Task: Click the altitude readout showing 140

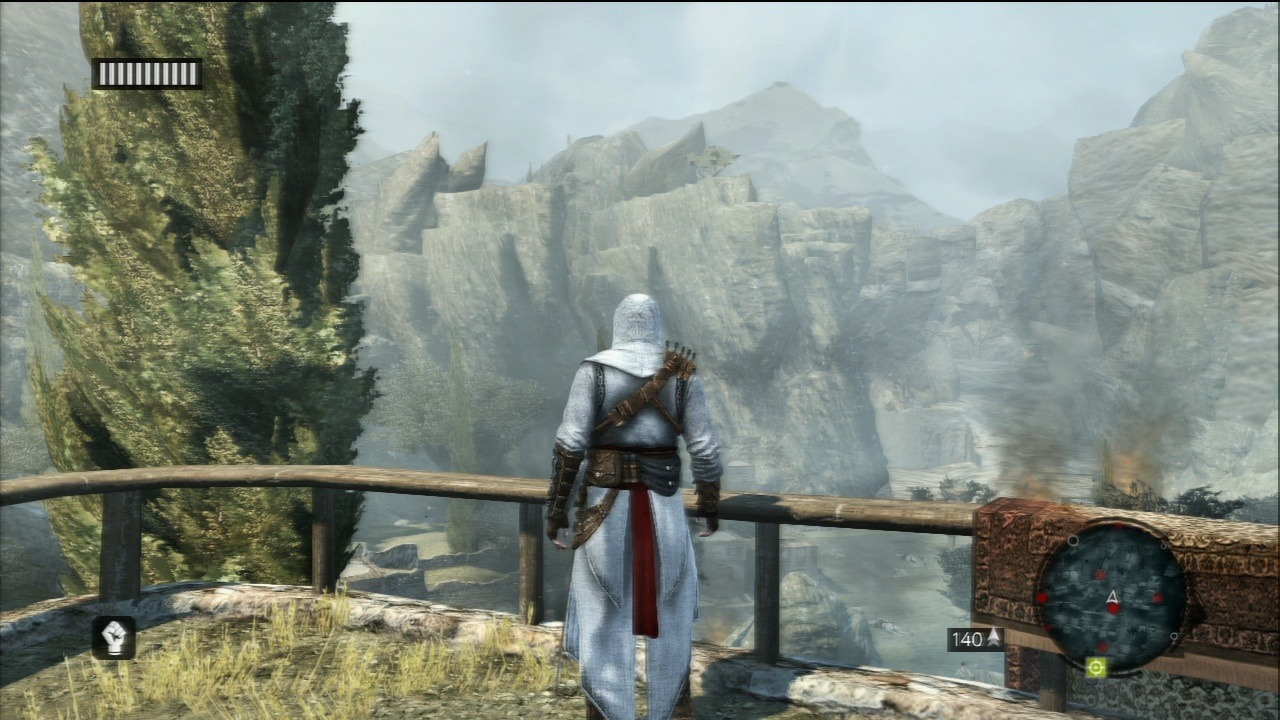Action: (966, 637)
